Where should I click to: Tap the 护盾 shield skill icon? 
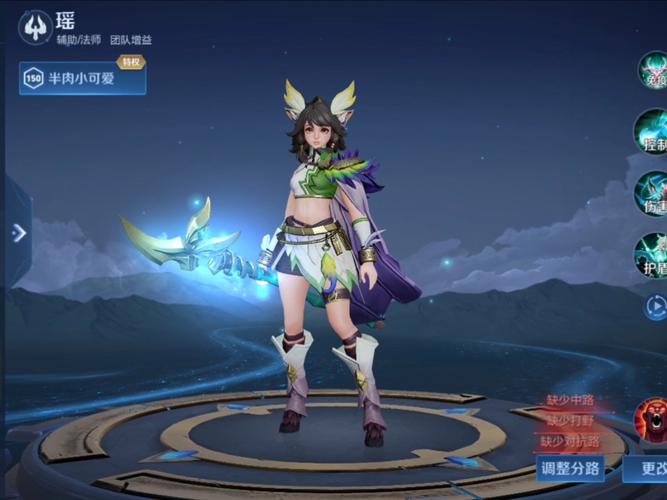pos(654,254)
